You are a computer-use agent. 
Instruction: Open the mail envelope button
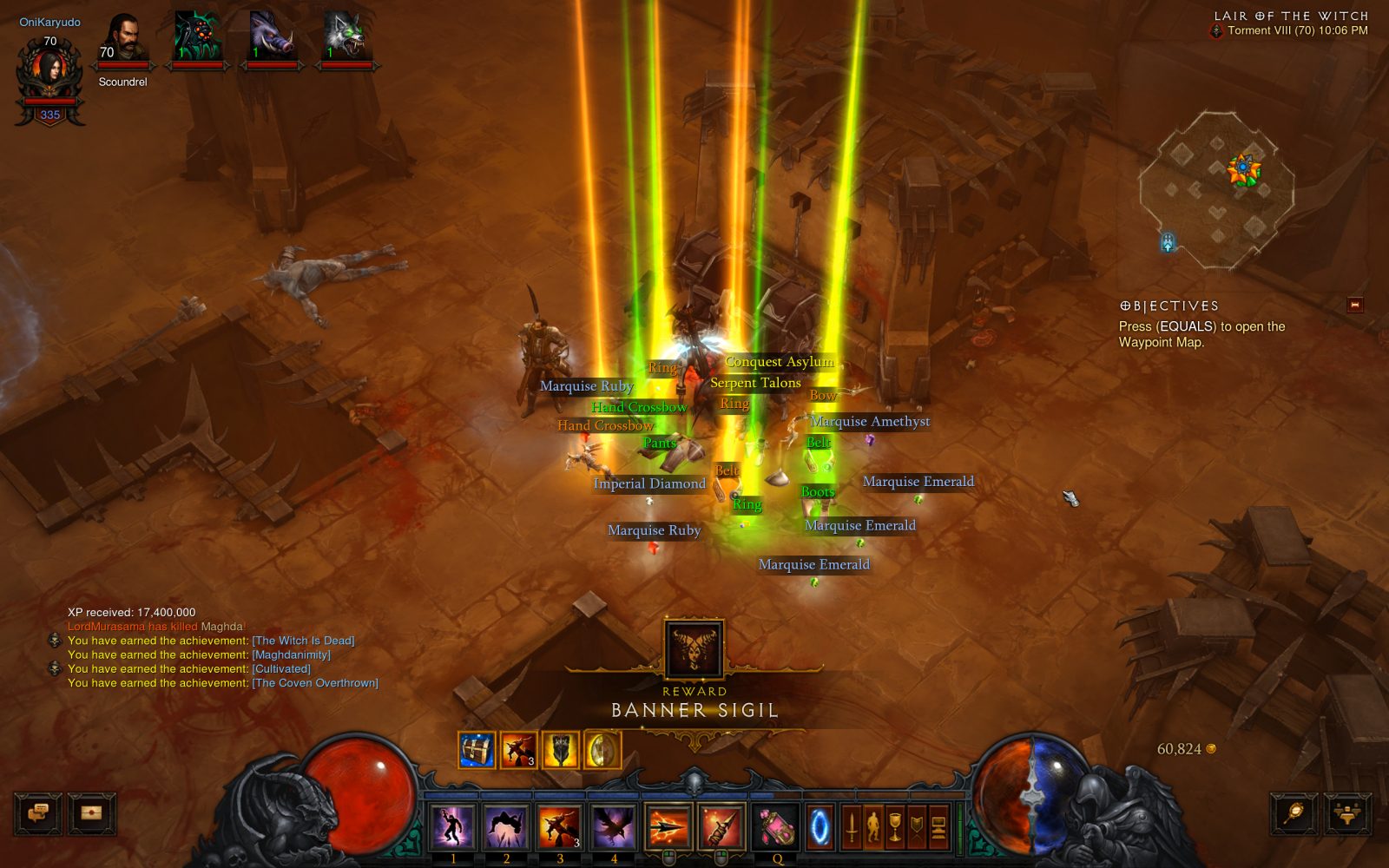[92, 814]
